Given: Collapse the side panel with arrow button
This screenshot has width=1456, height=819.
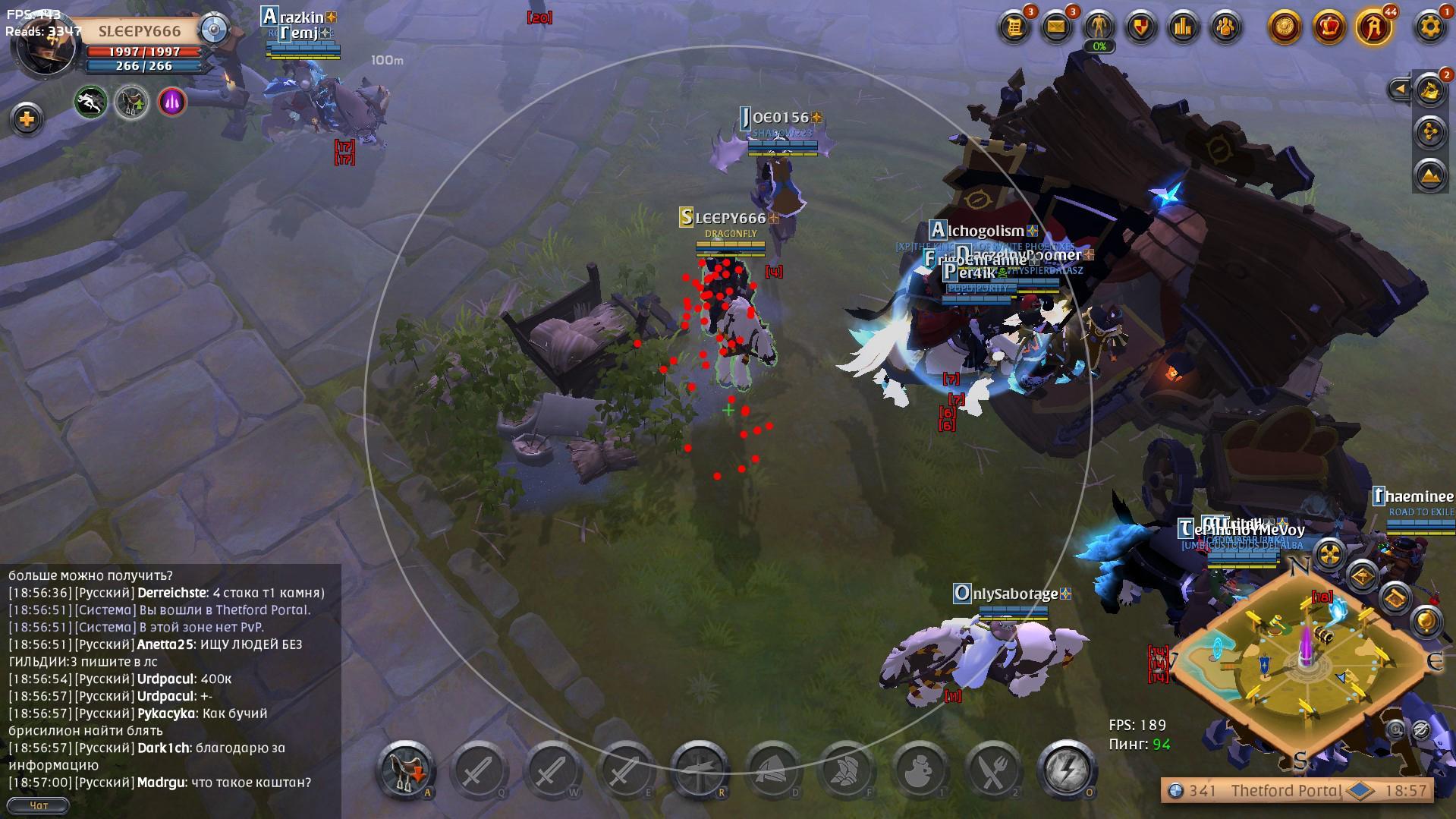Looking at the screenshot, I should [1400, 90].
